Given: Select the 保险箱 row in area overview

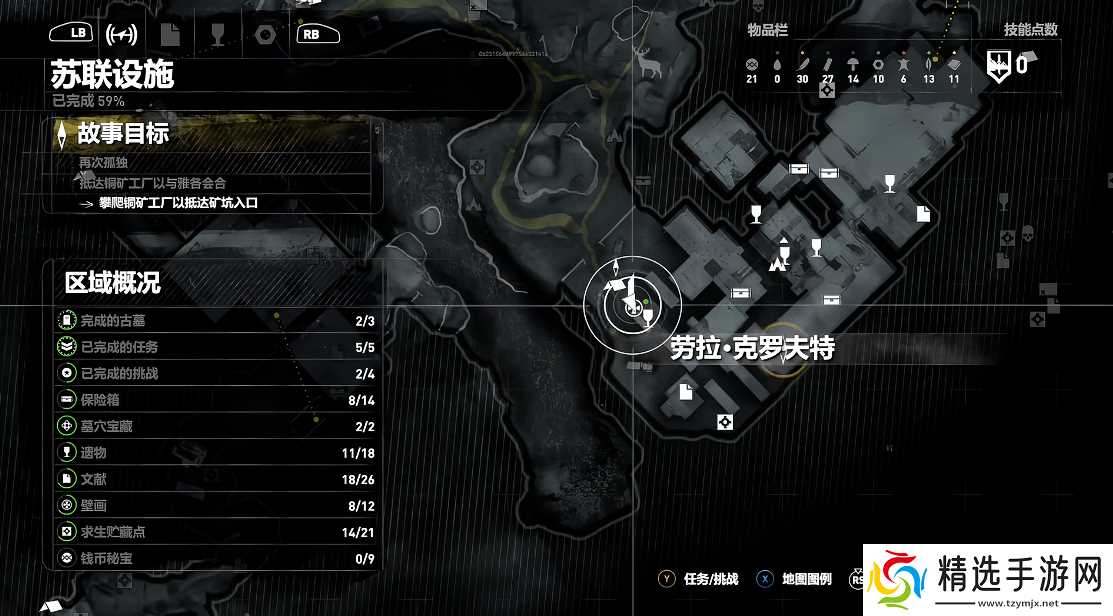Looking at the screenshot, I should [x=216, y=399].
